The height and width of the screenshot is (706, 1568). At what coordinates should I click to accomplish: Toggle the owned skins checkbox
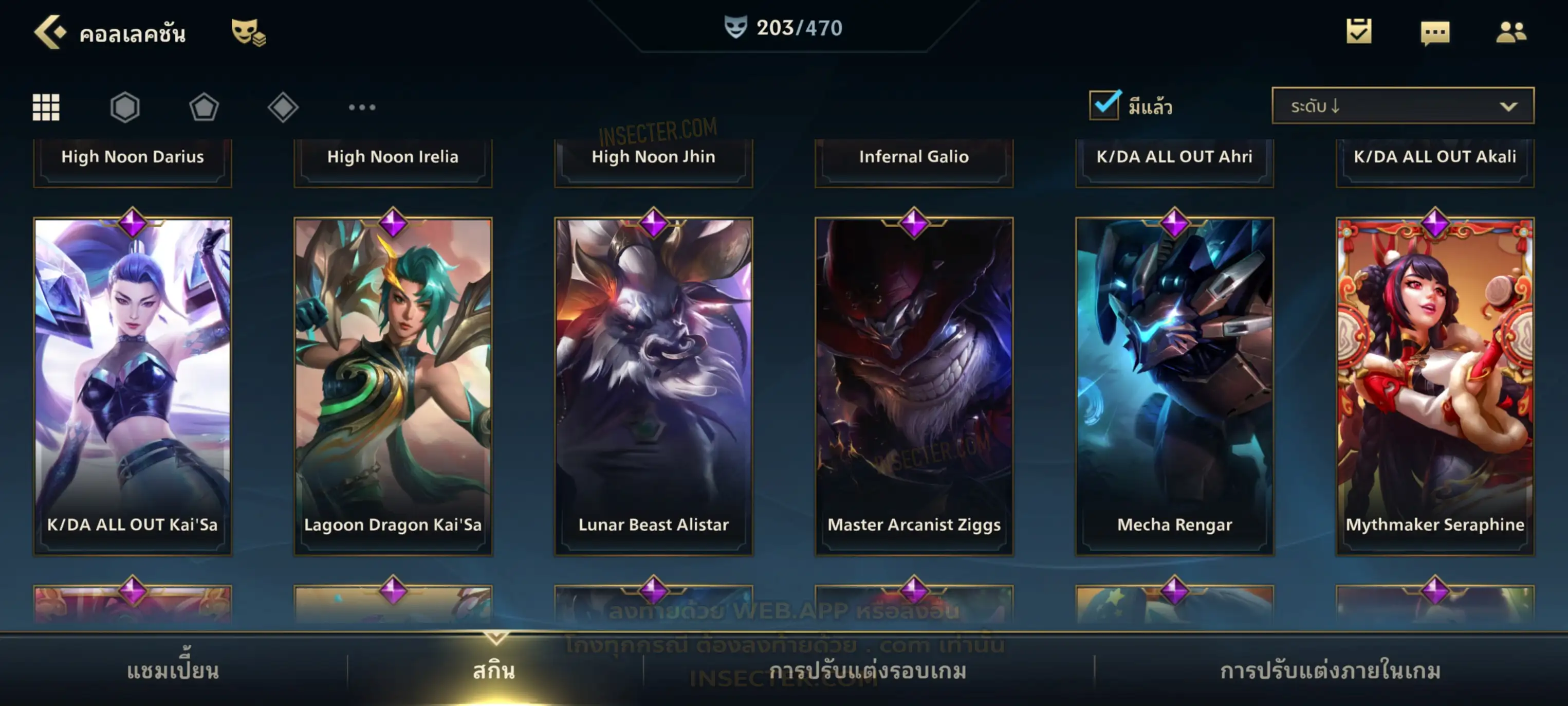click(1104, 105)
